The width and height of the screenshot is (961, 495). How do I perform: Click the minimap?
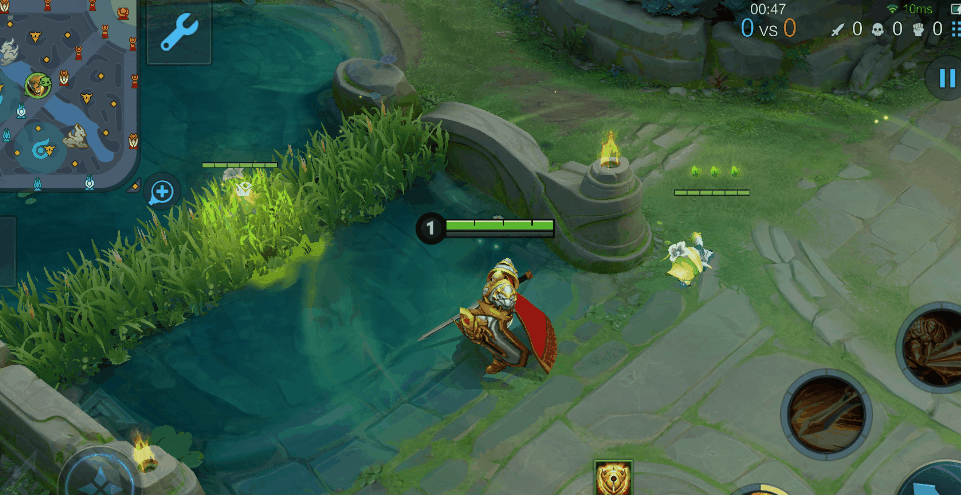[67, 93]
